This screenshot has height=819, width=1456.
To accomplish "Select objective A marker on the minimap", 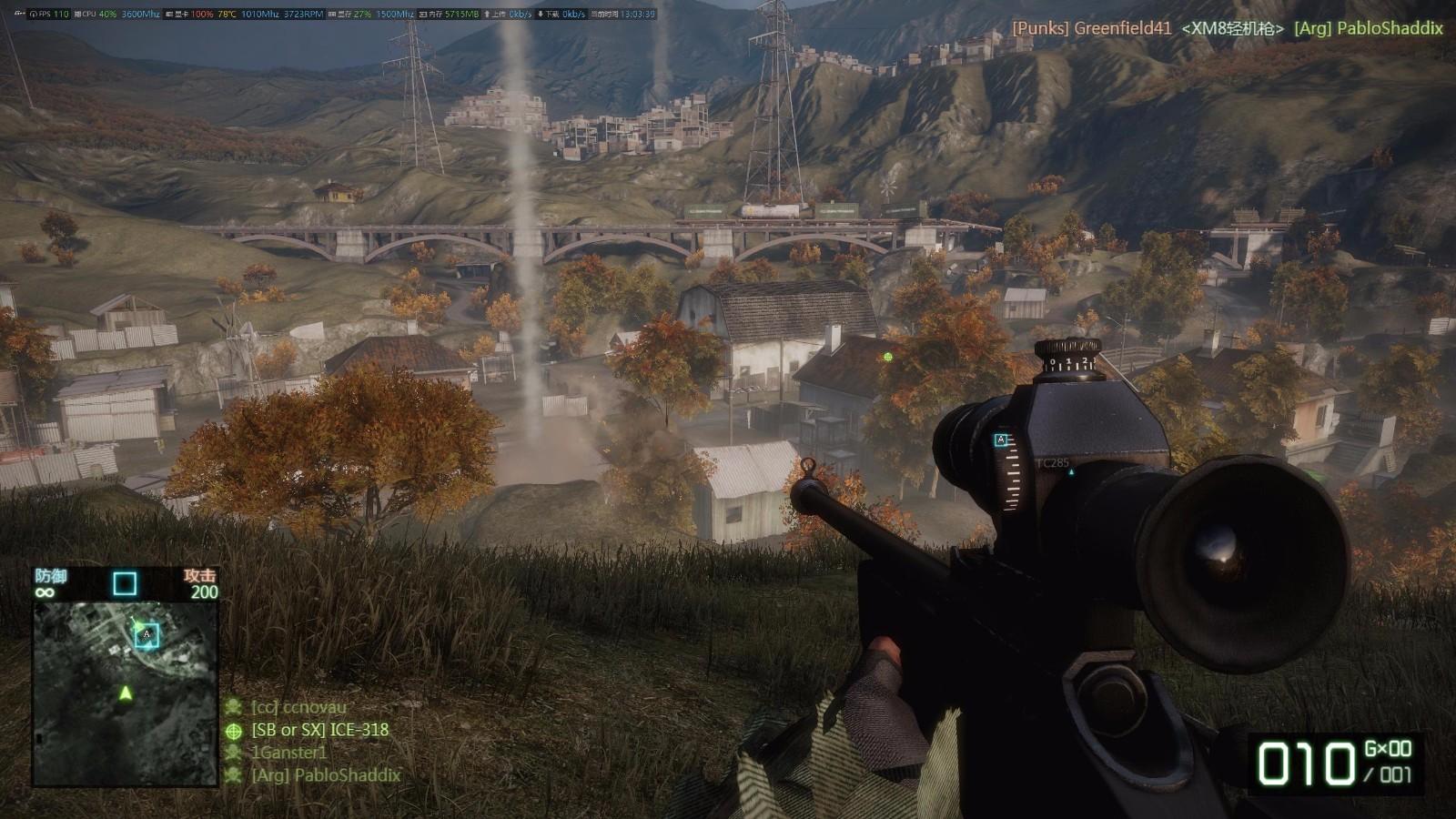I will [147, 634].
